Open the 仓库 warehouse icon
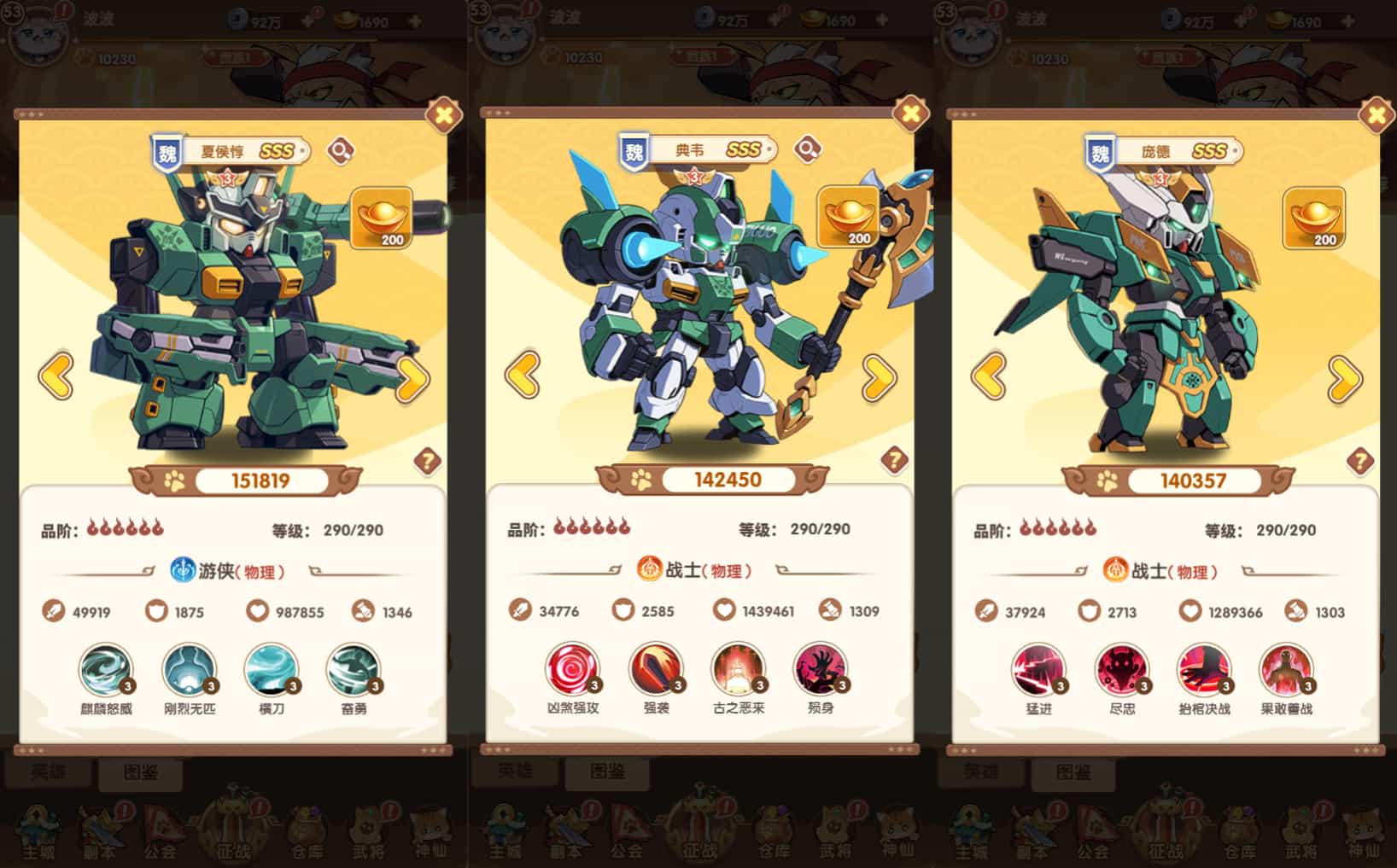Screen dimensions: 1397x868 (307, 828)
